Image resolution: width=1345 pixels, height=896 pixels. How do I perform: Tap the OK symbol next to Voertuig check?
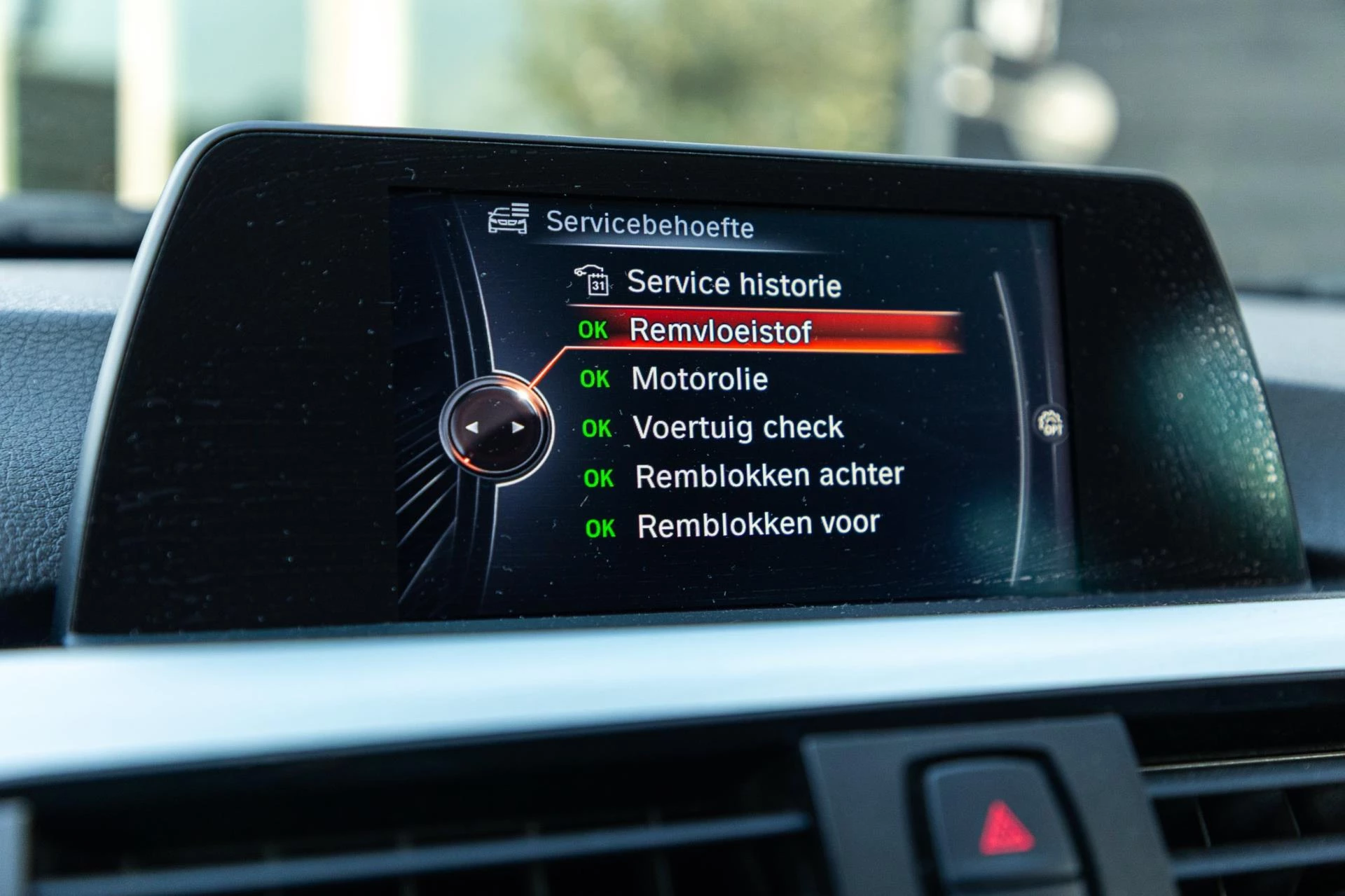point(597,428)
